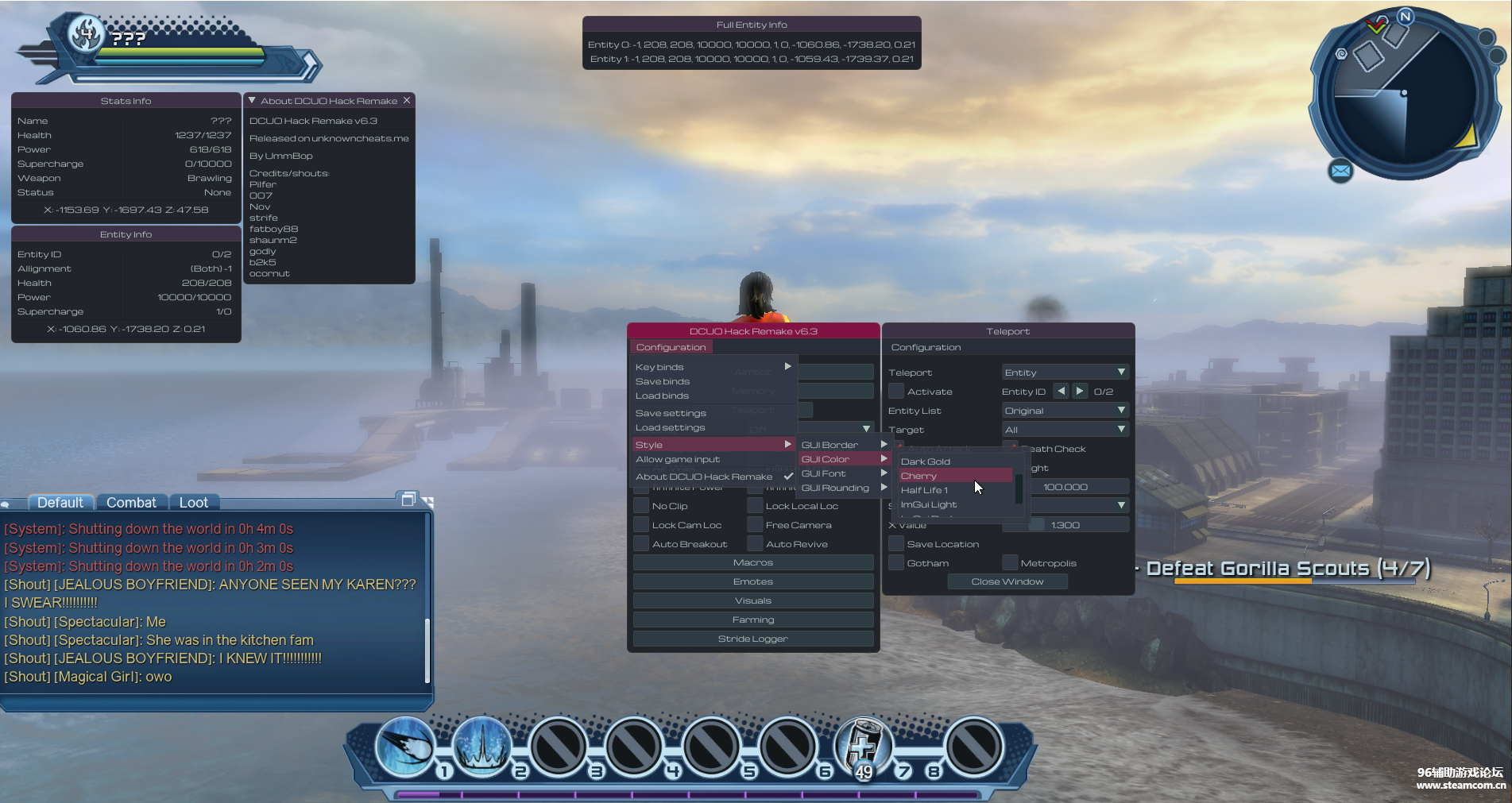Open the Farming section
Viewport: 1512px width, 803px height.
[x=752, y=620]
